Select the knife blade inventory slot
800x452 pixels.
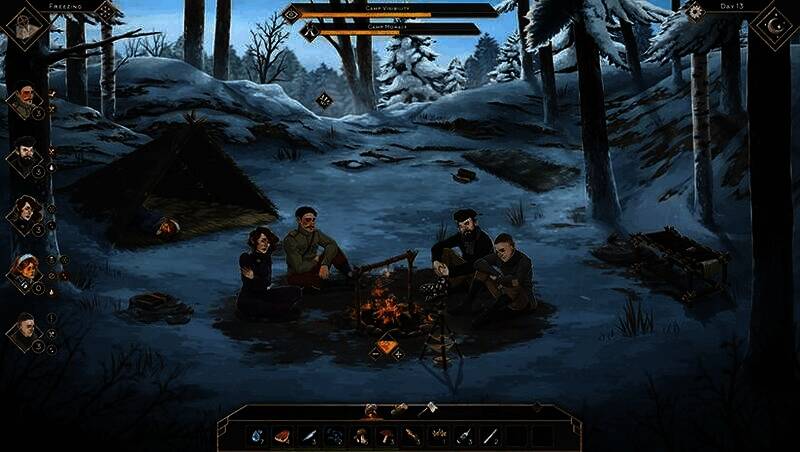pyautogui.click(x=309, y=436)
